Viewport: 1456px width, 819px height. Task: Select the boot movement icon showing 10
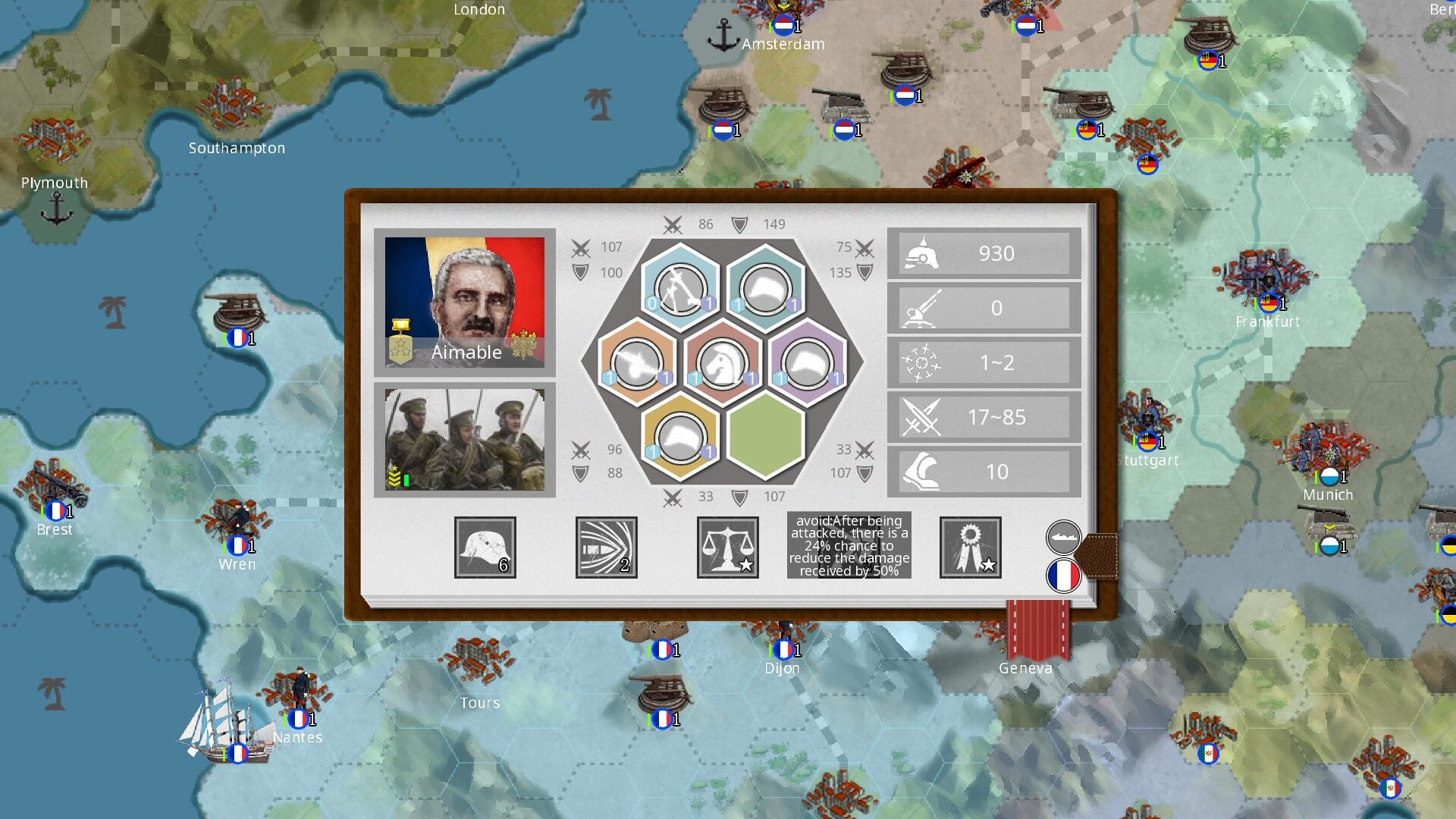(983, 471)
